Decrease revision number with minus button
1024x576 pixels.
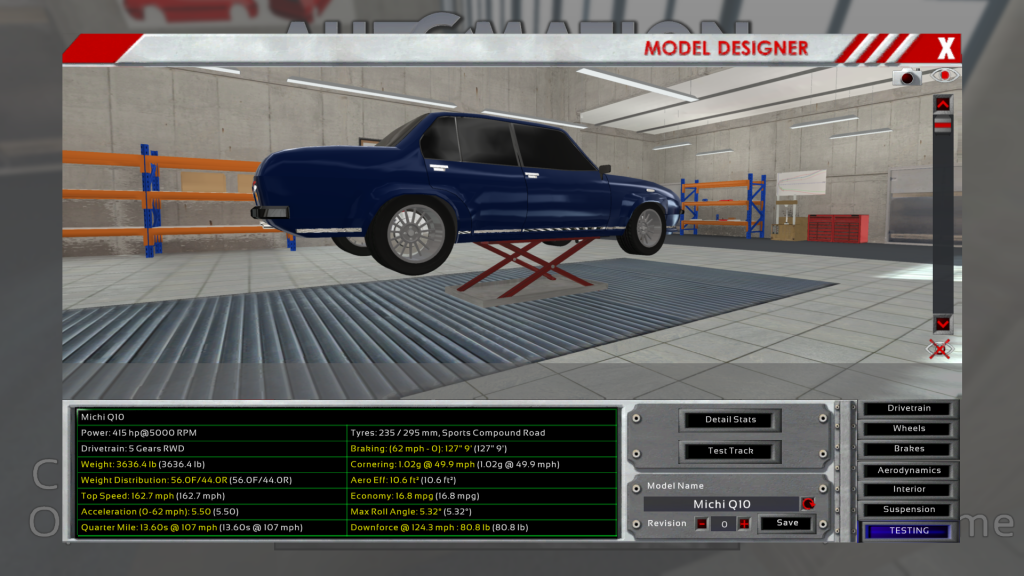point(701,523)
